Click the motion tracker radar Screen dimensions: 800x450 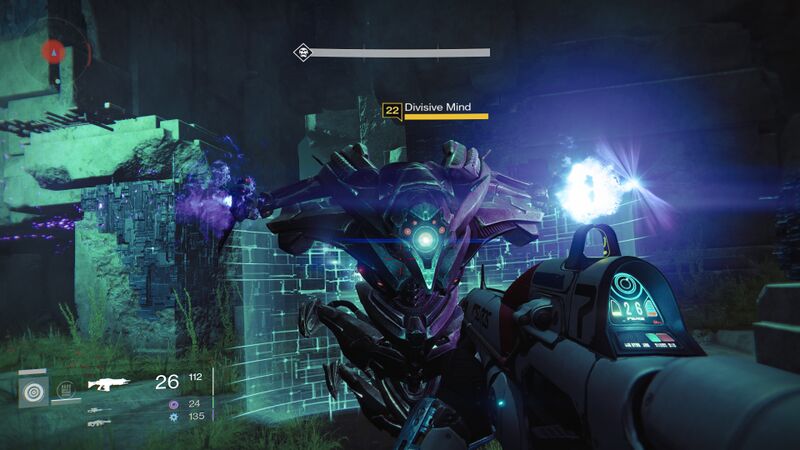pyautogui.click(x=55, y=50)
